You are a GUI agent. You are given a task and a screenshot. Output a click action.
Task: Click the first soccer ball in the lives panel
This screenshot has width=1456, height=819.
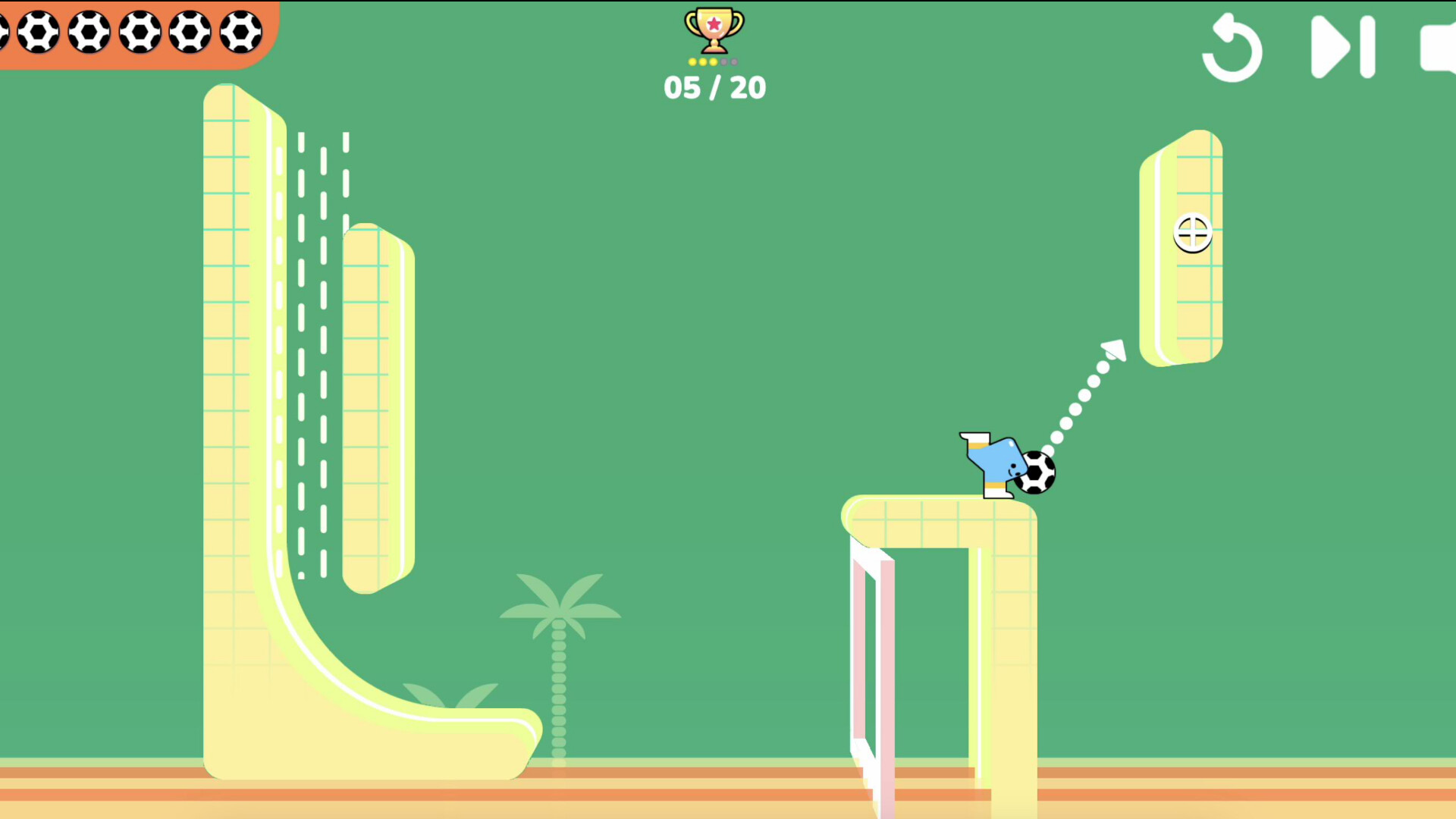point(38,32)
